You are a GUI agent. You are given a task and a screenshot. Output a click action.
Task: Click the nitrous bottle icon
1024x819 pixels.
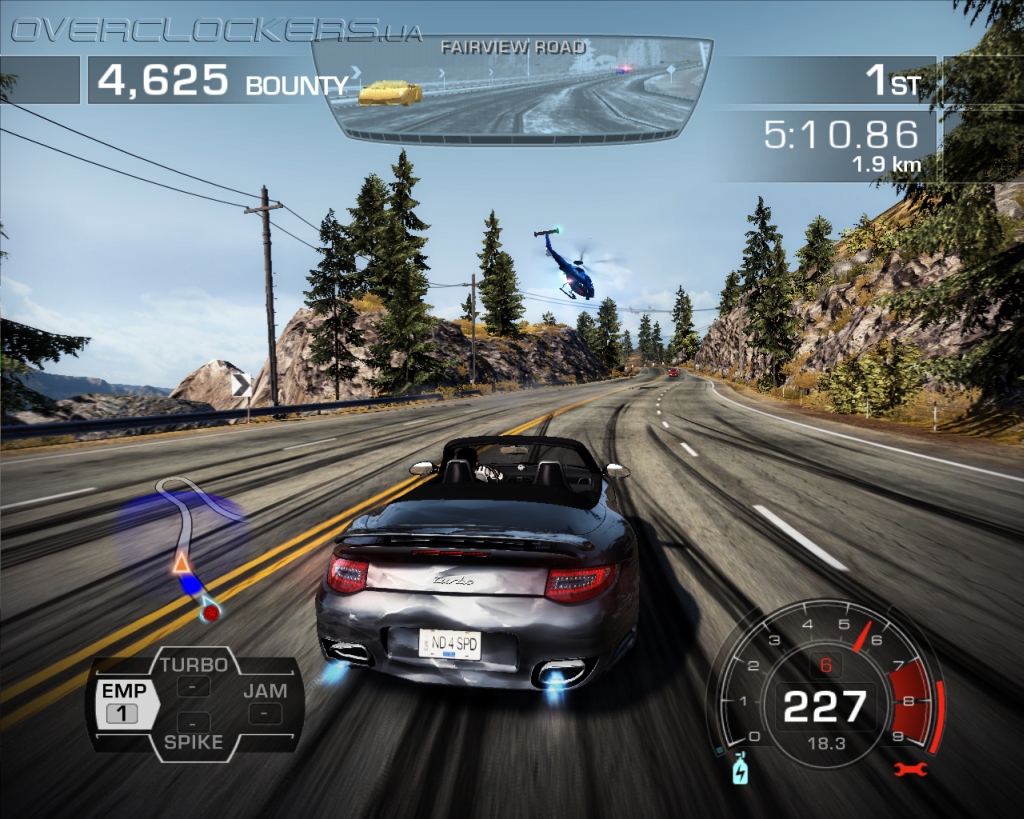(740, 768)
